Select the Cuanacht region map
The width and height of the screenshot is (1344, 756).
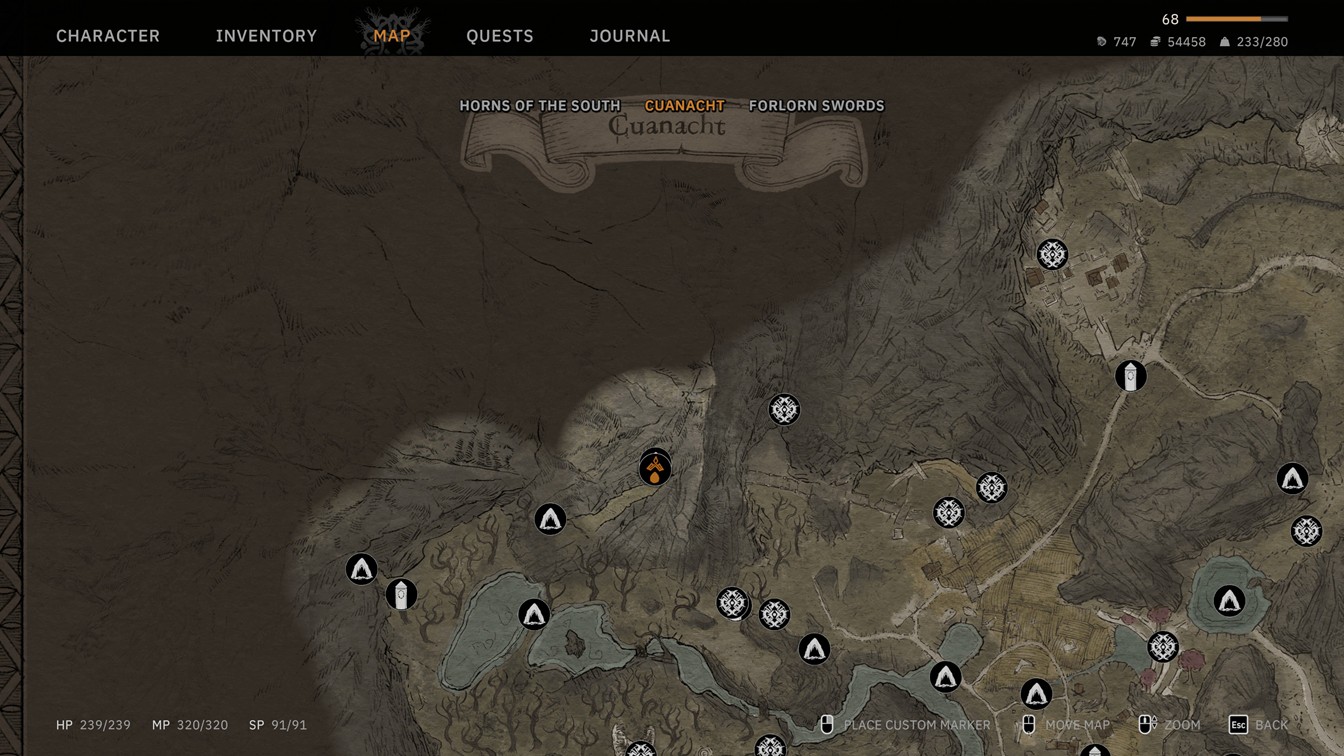tap(685, 106)
